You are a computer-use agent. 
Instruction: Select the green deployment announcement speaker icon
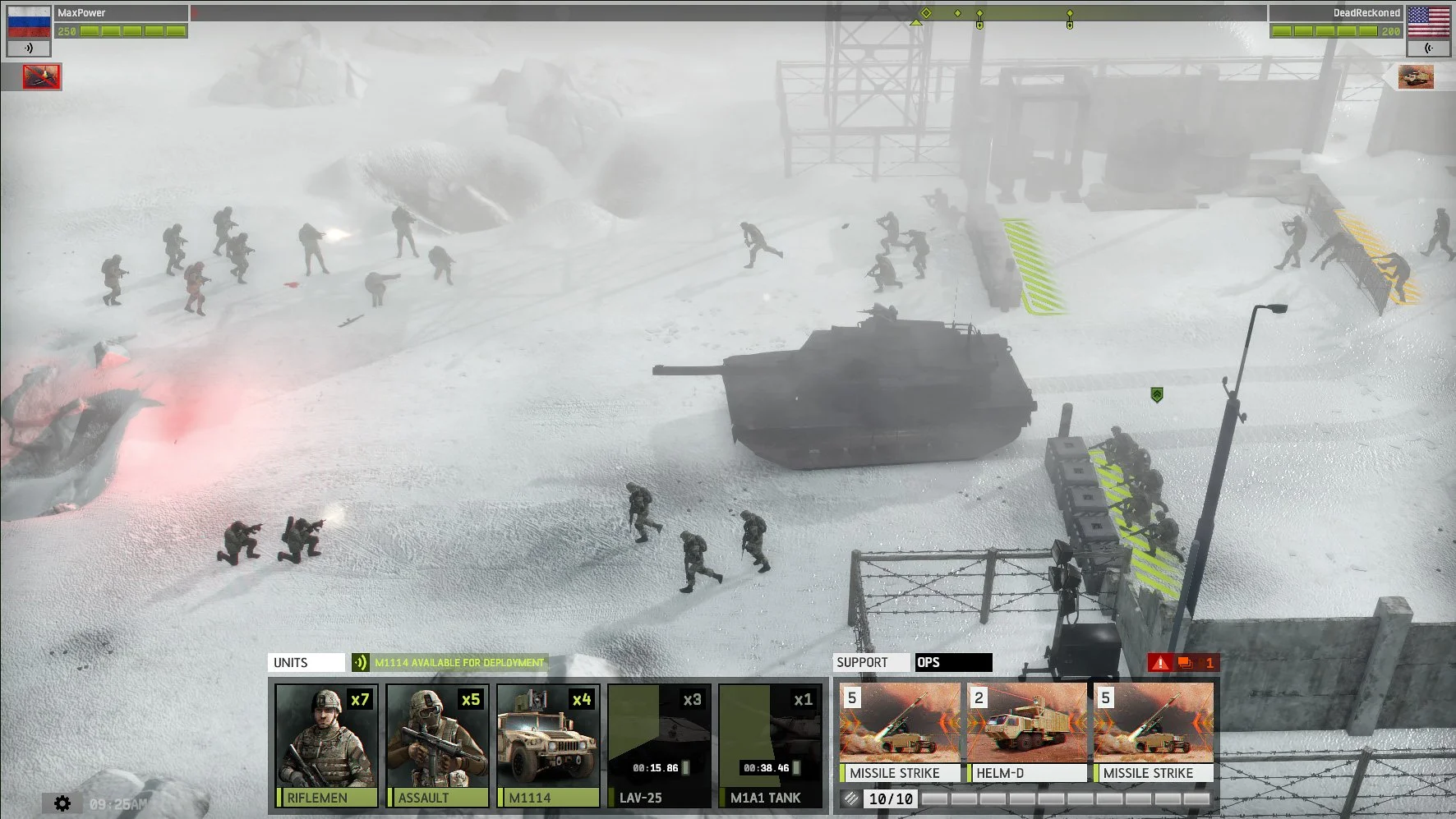[359, 662]
